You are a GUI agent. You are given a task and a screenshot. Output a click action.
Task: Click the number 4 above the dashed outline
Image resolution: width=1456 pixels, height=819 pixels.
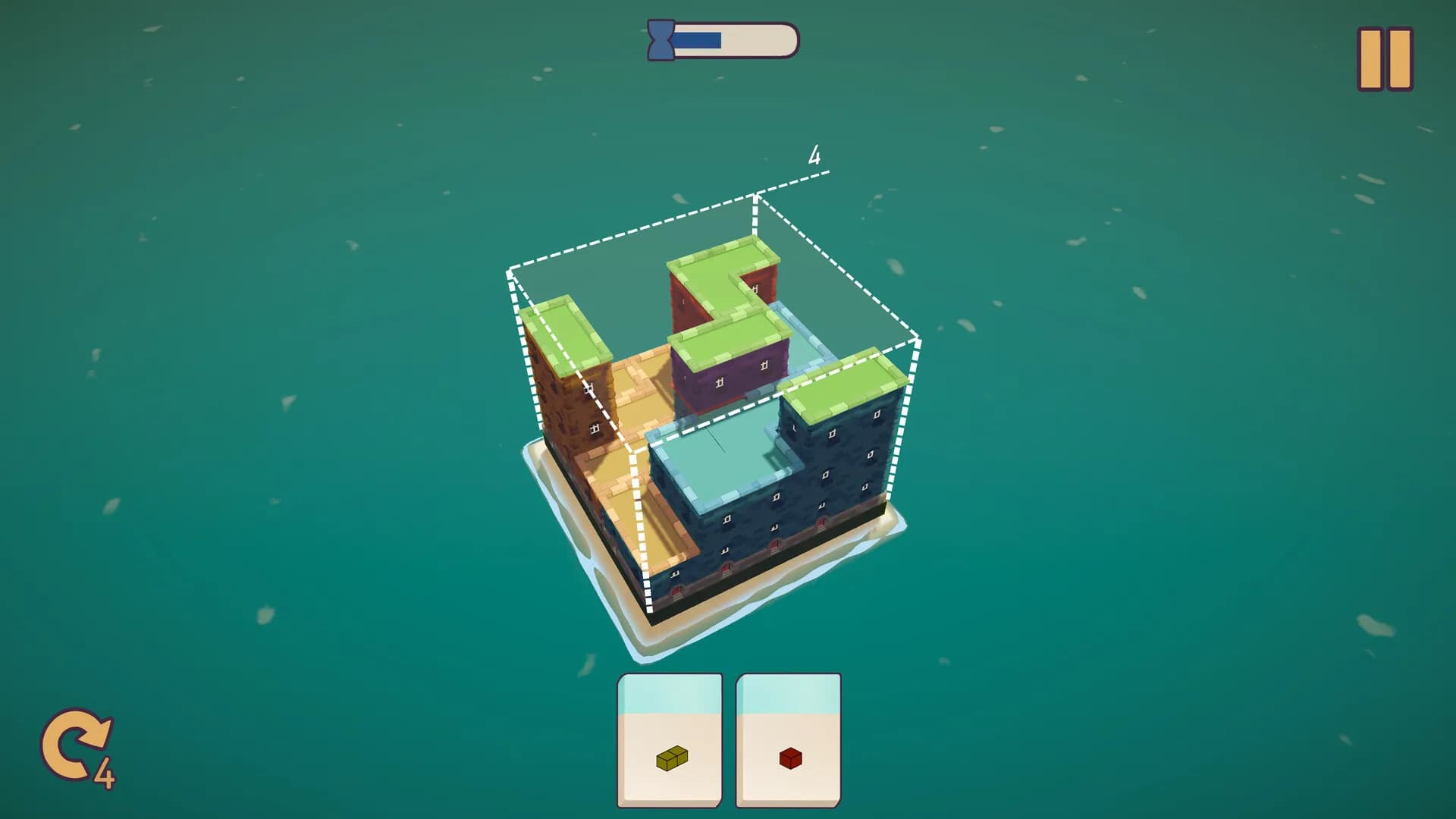tap(815, 157)
